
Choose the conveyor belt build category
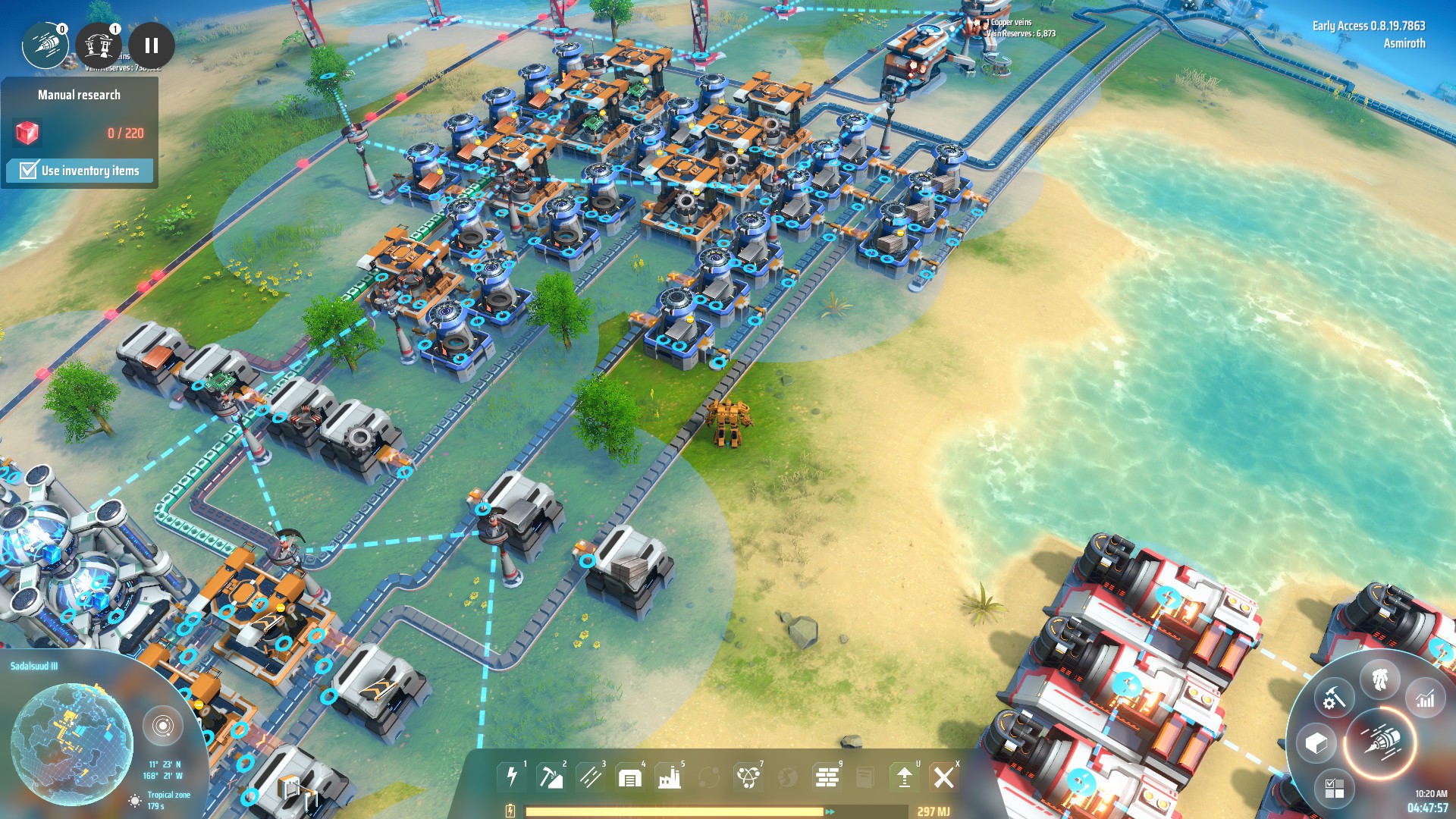[590, 777]
